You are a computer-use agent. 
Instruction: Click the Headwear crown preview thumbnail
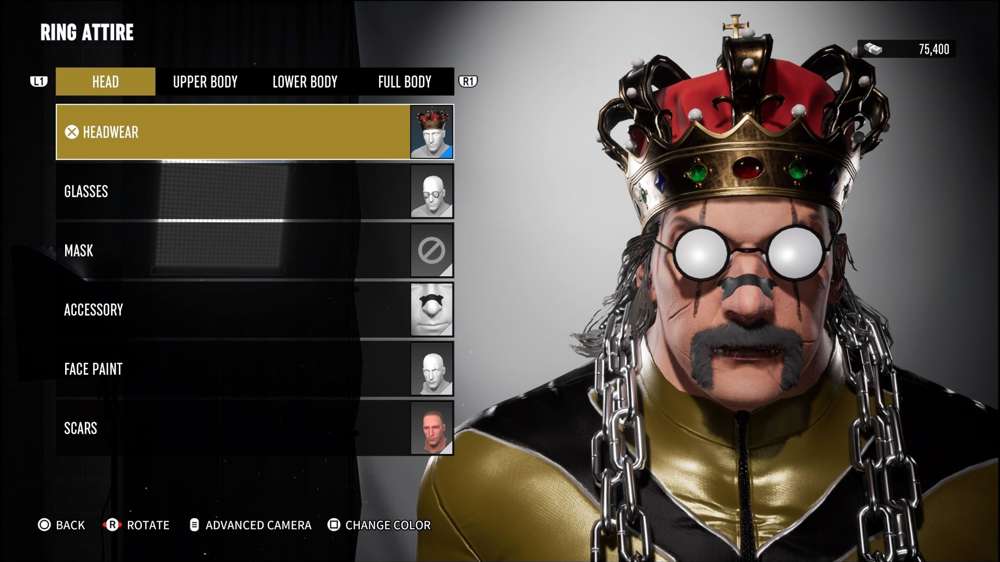pyautogui.click(x=432, y=132)
